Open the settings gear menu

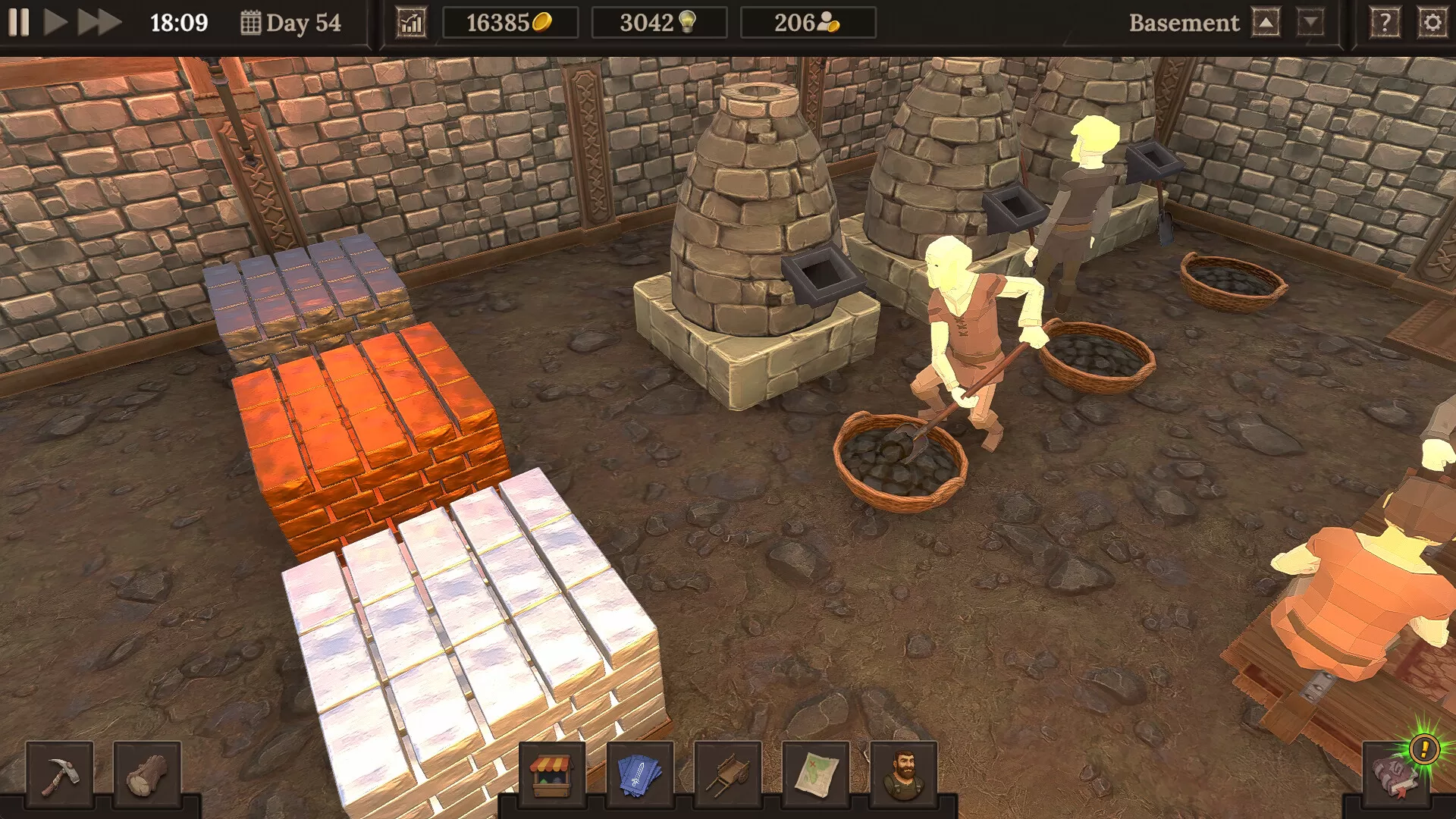(x=1432, y=22)
